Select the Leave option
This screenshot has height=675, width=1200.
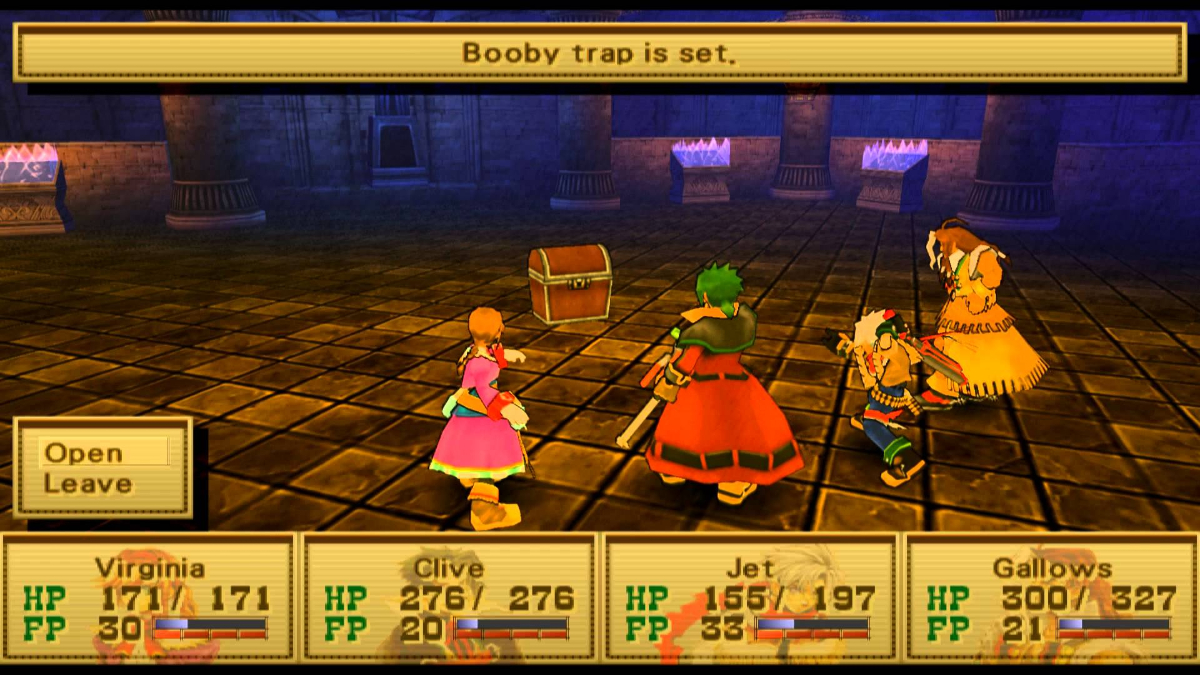tap(88, 484)
